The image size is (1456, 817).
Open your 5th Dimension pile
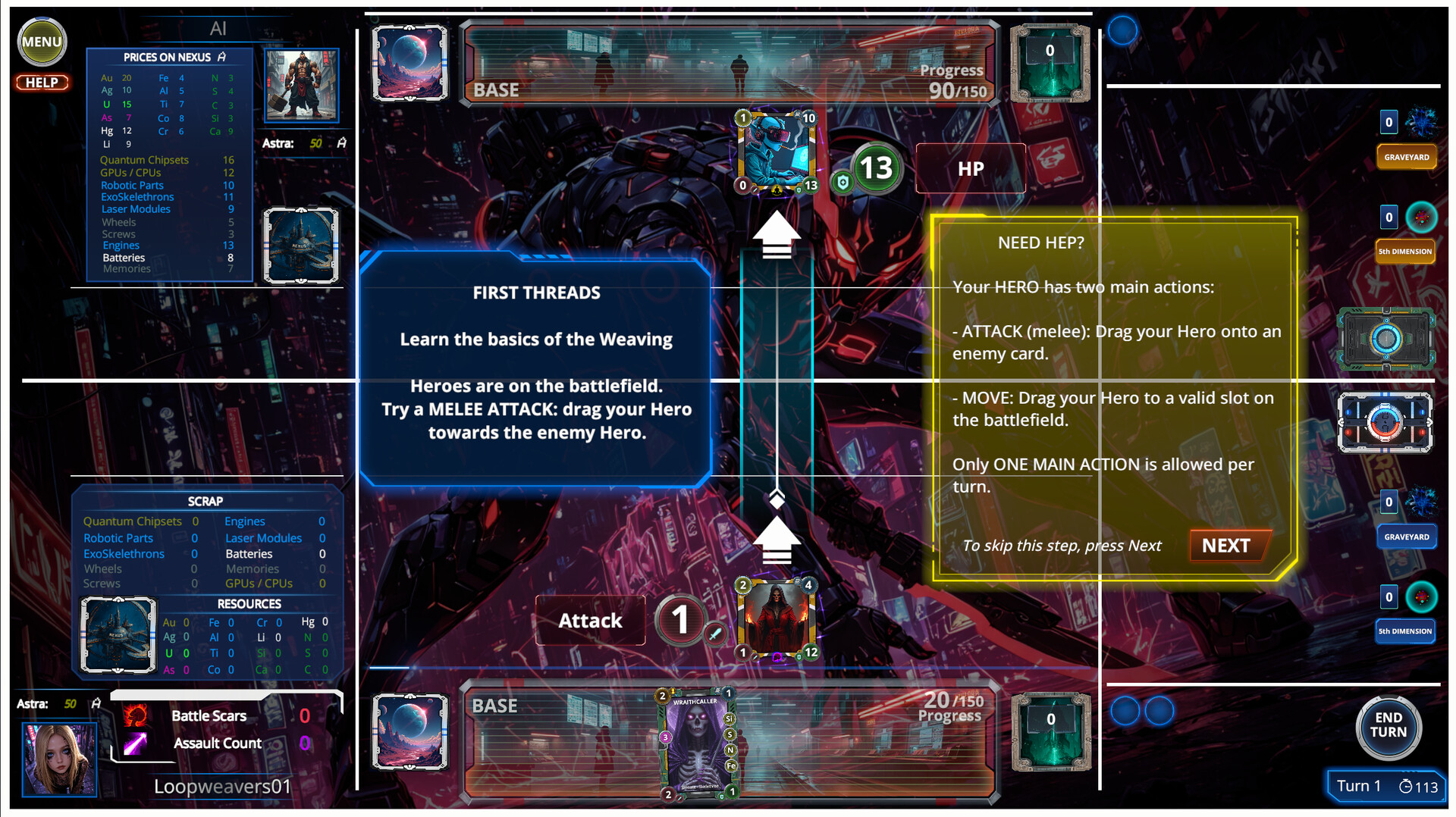coord(1405,631)
